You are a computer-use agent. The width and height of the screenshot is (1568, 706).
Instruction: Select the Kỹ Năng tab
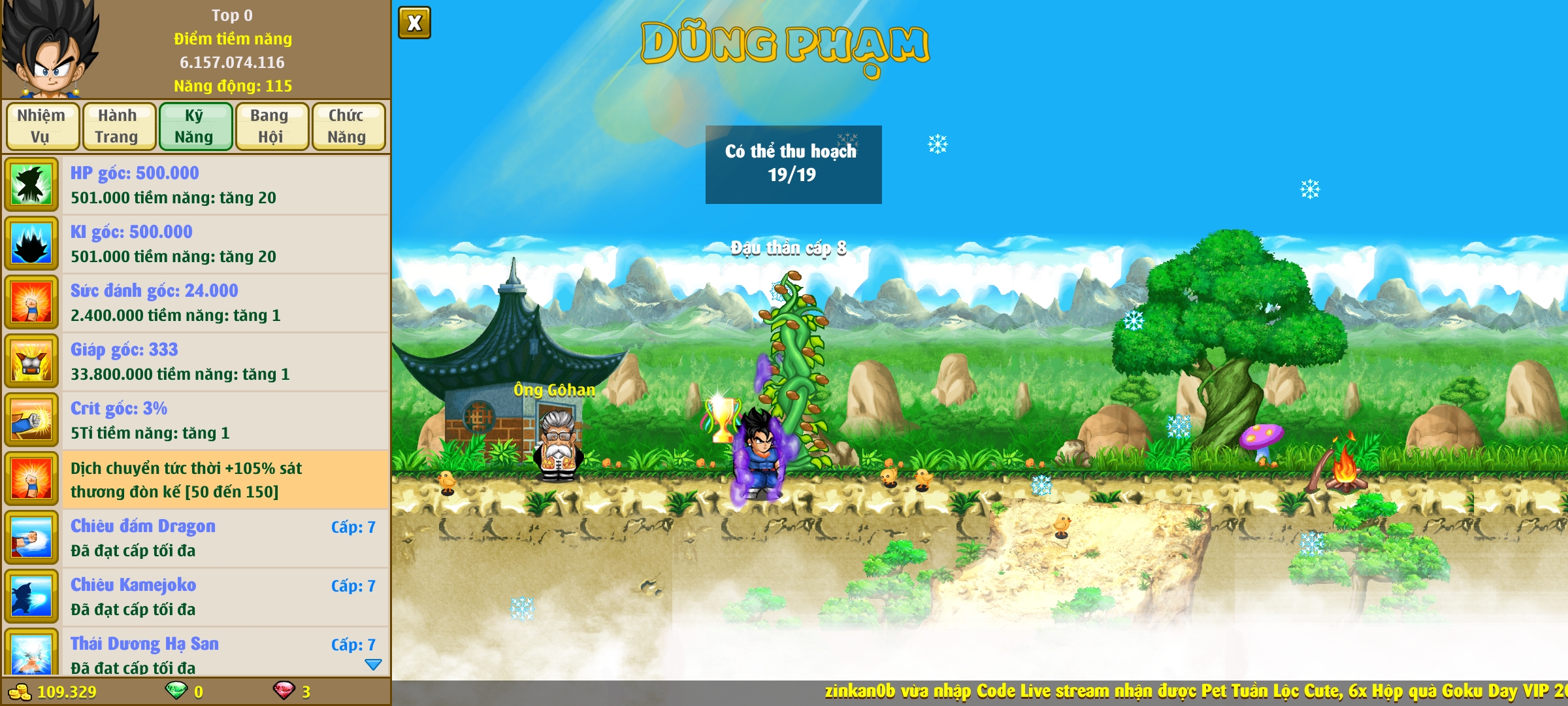pyautogui.click(x=195, y=126)
